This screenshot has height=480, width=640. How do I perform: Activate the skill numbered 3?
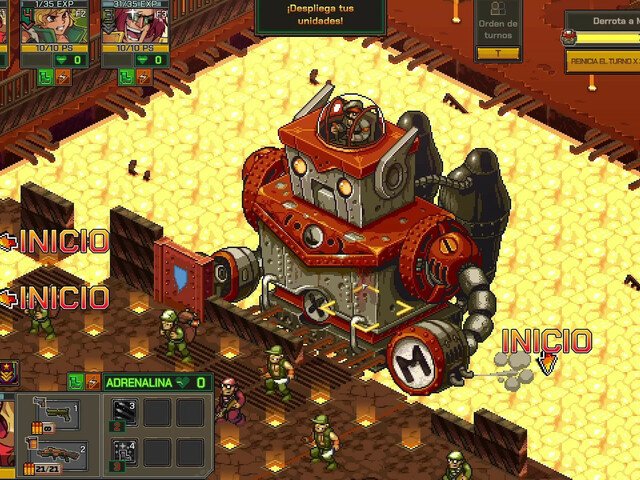(x=124, y=412)
